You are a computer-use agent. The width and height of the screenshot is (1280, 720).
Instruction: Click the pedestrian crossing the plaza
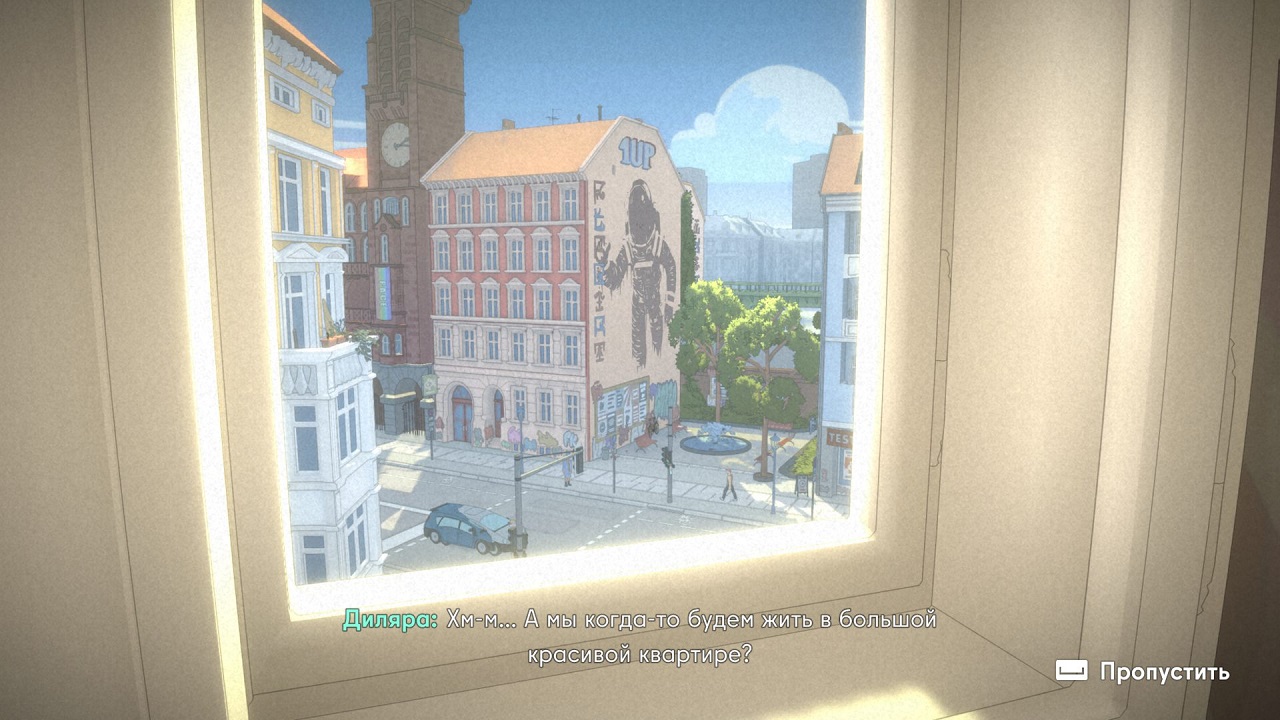click(728, 485)
